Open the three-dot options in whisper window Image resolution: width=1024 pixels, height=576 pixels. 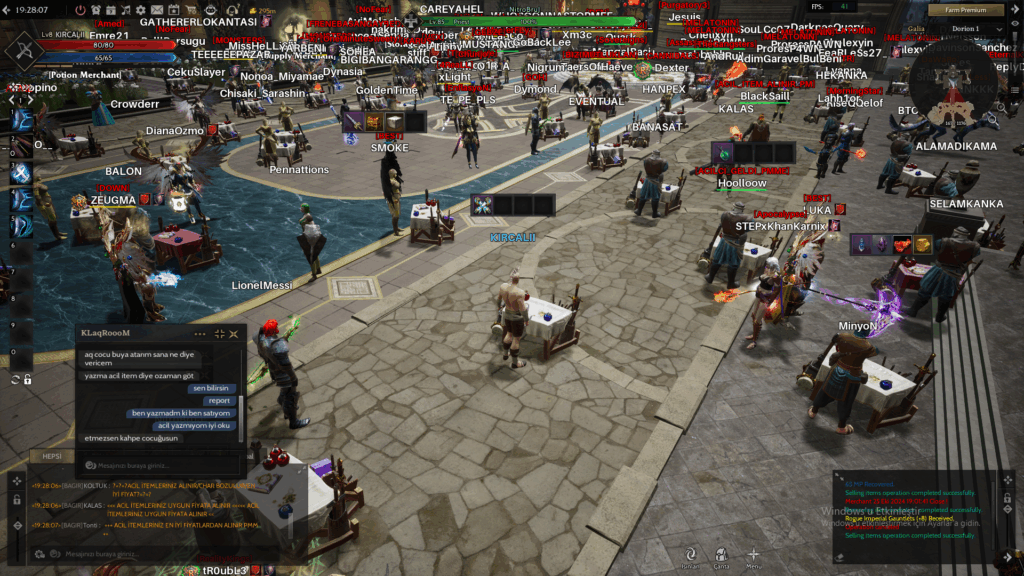[200, 333]
